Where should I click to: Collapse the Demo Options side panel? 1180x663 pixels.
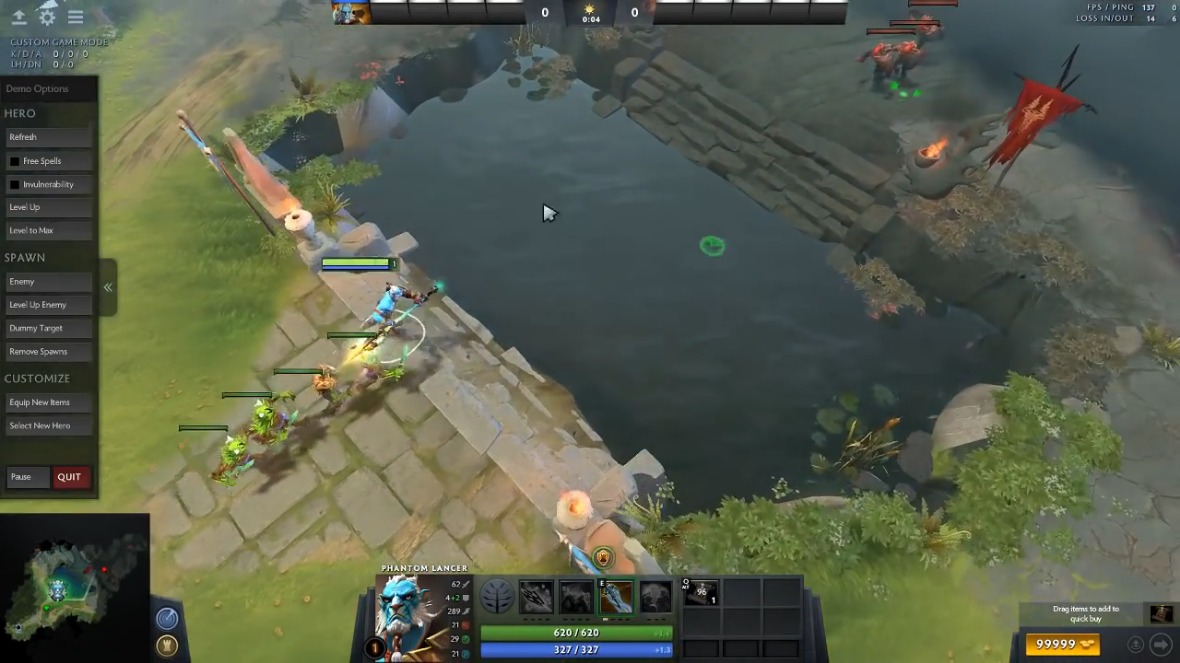coord(108,288)
